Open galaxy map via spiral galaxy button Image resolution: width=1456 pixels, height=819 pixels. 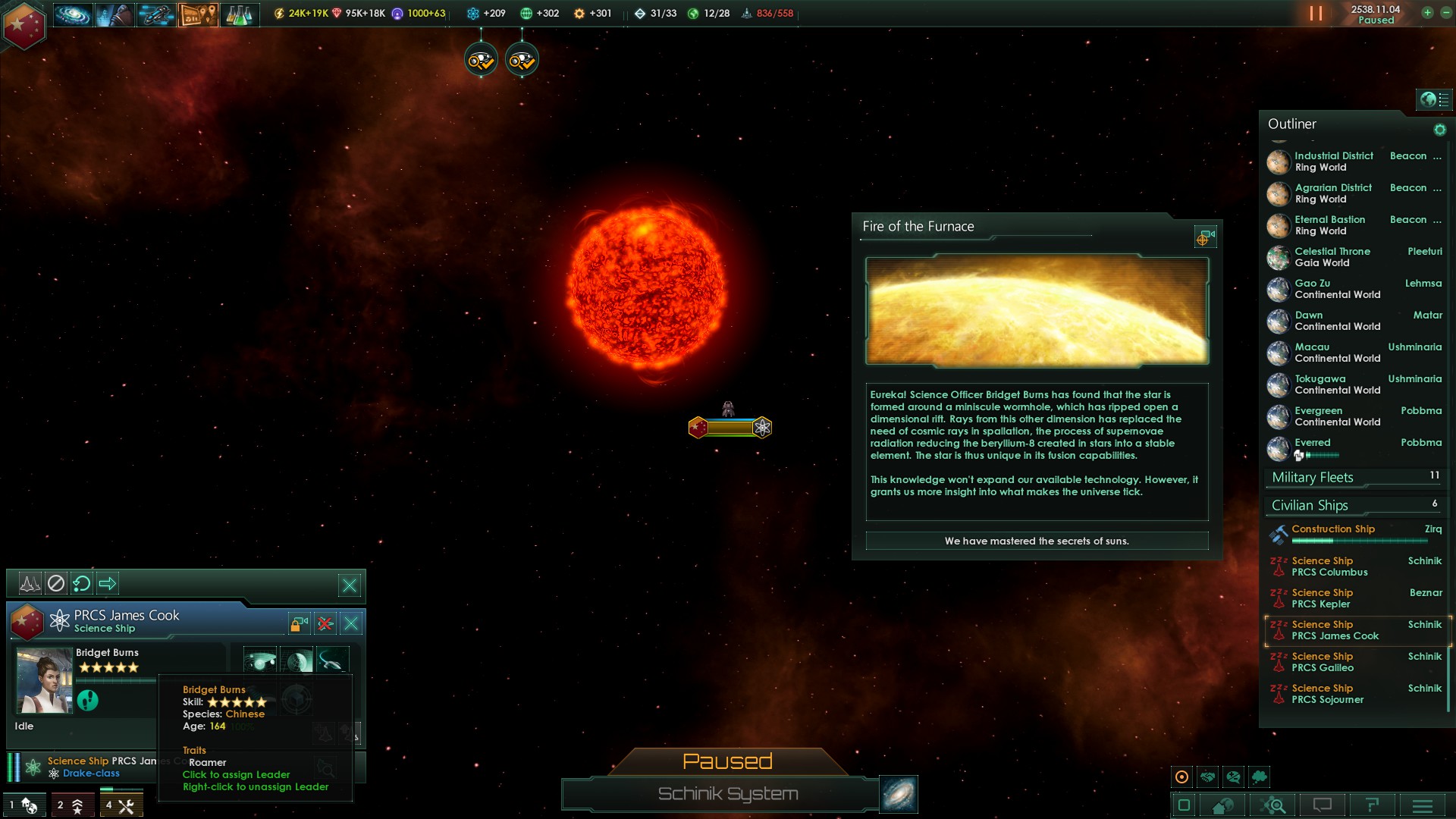(x=899, y=794)
